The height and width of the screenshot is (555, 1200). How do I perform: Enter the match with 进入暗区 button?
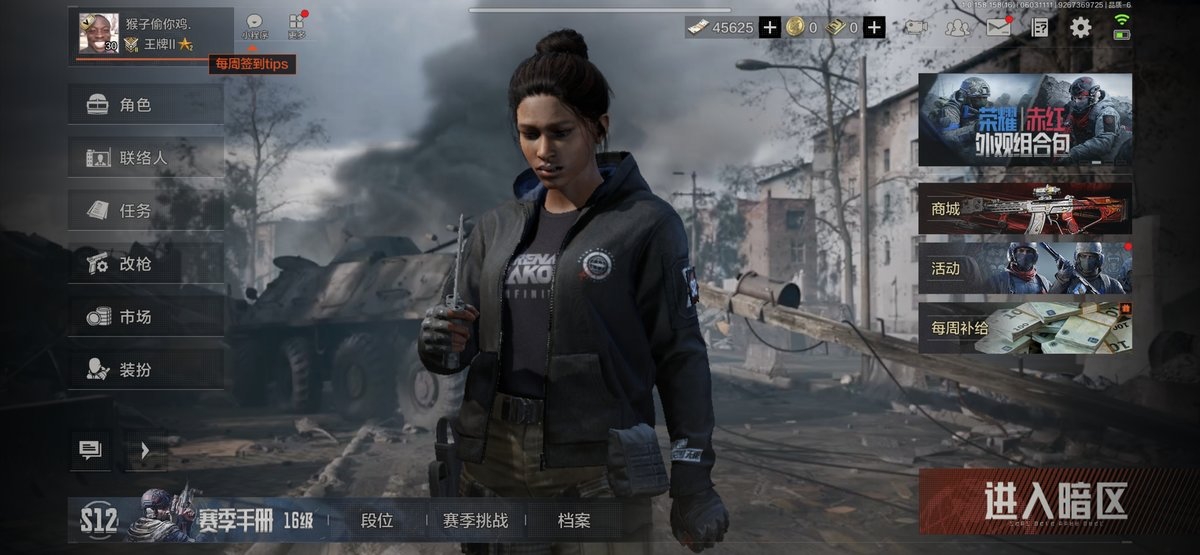click(x=1026, y=501)
